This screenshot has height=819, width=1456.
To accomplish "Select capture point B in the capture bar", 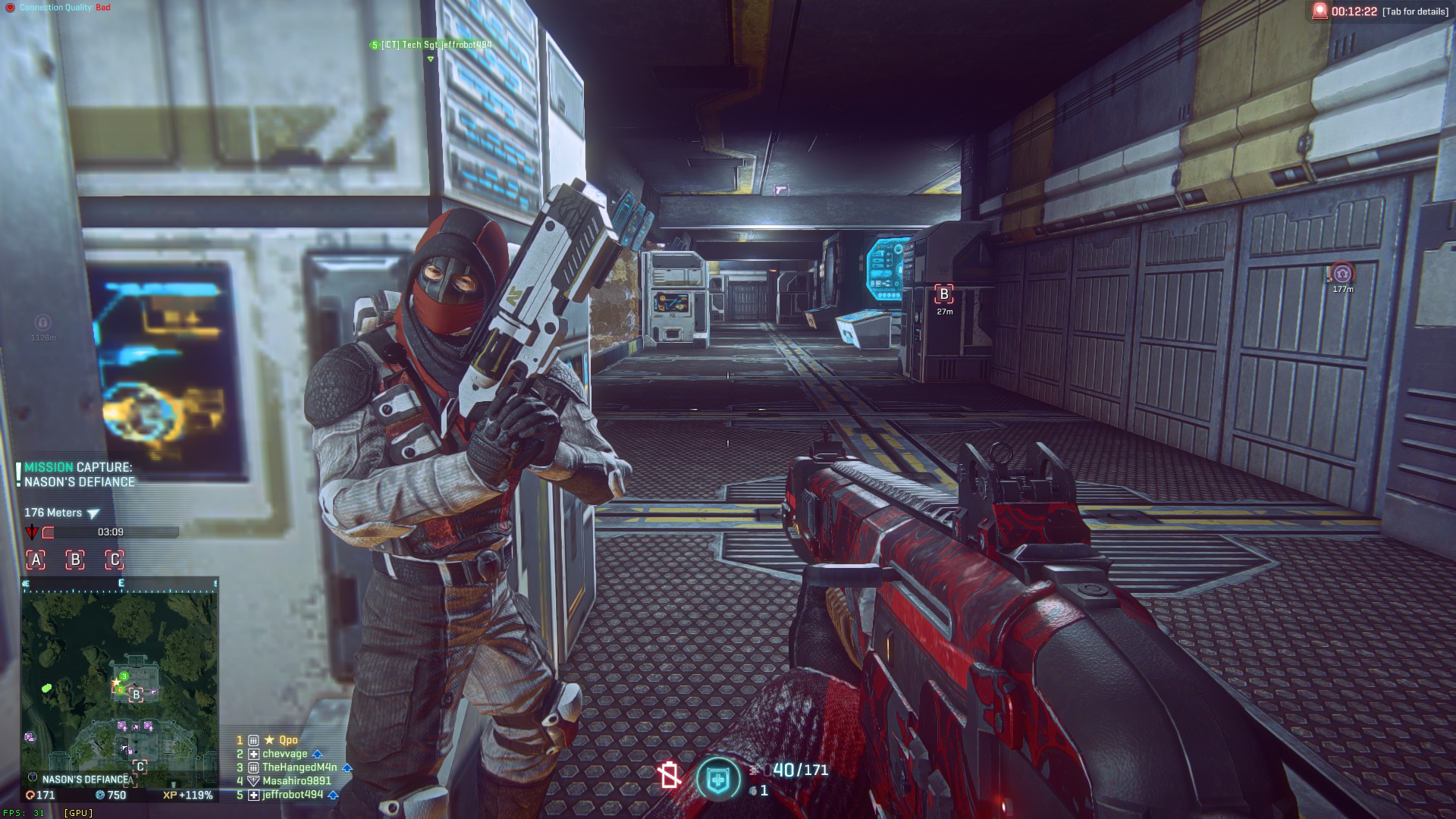I will click(x=75, y=560).
